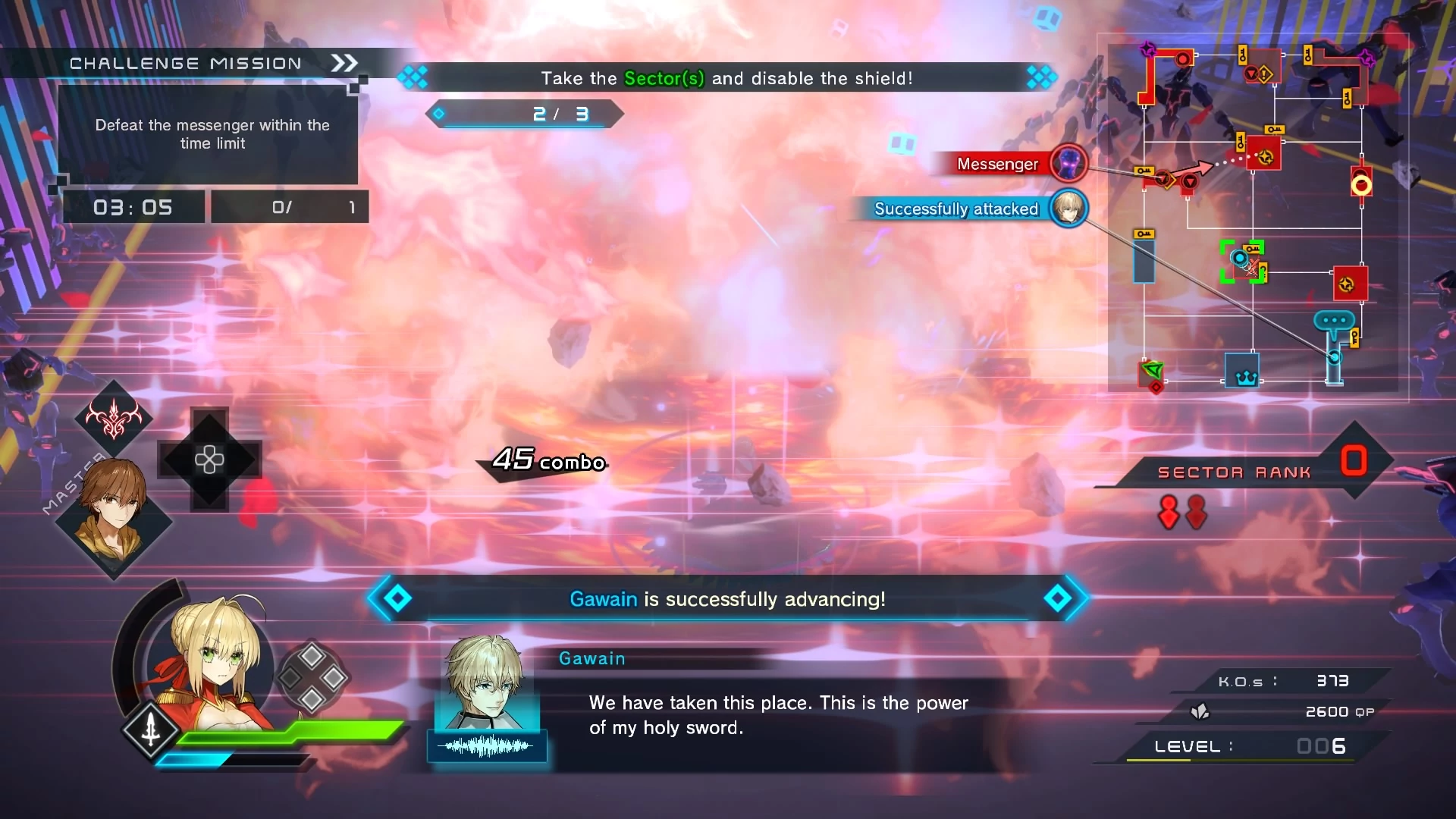Select the cross-shaped item pad icon
The image size is (1456, 819).
[209, 459]
